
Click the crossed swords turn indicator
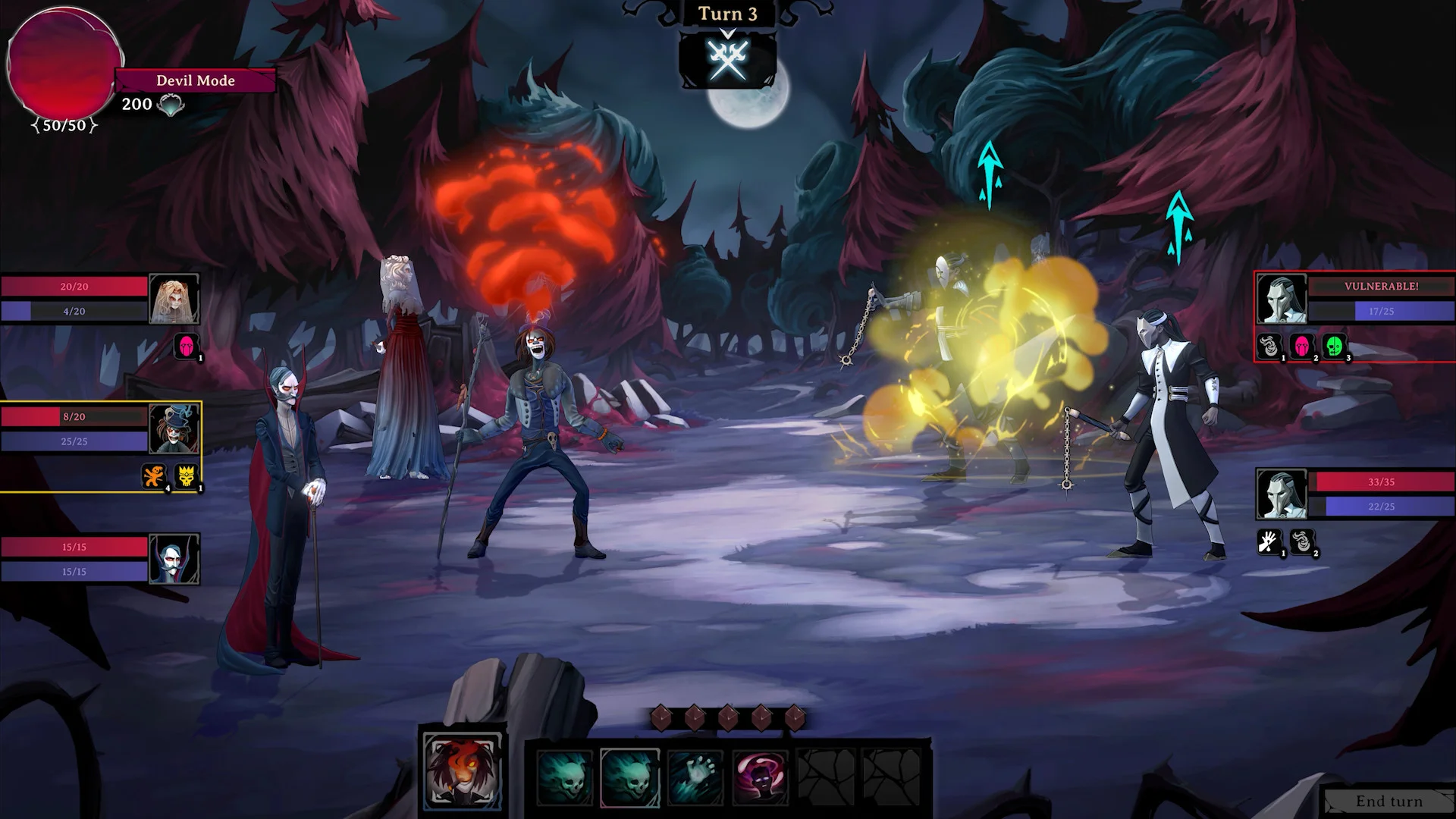pyautogui.click(x=728, y=59)
